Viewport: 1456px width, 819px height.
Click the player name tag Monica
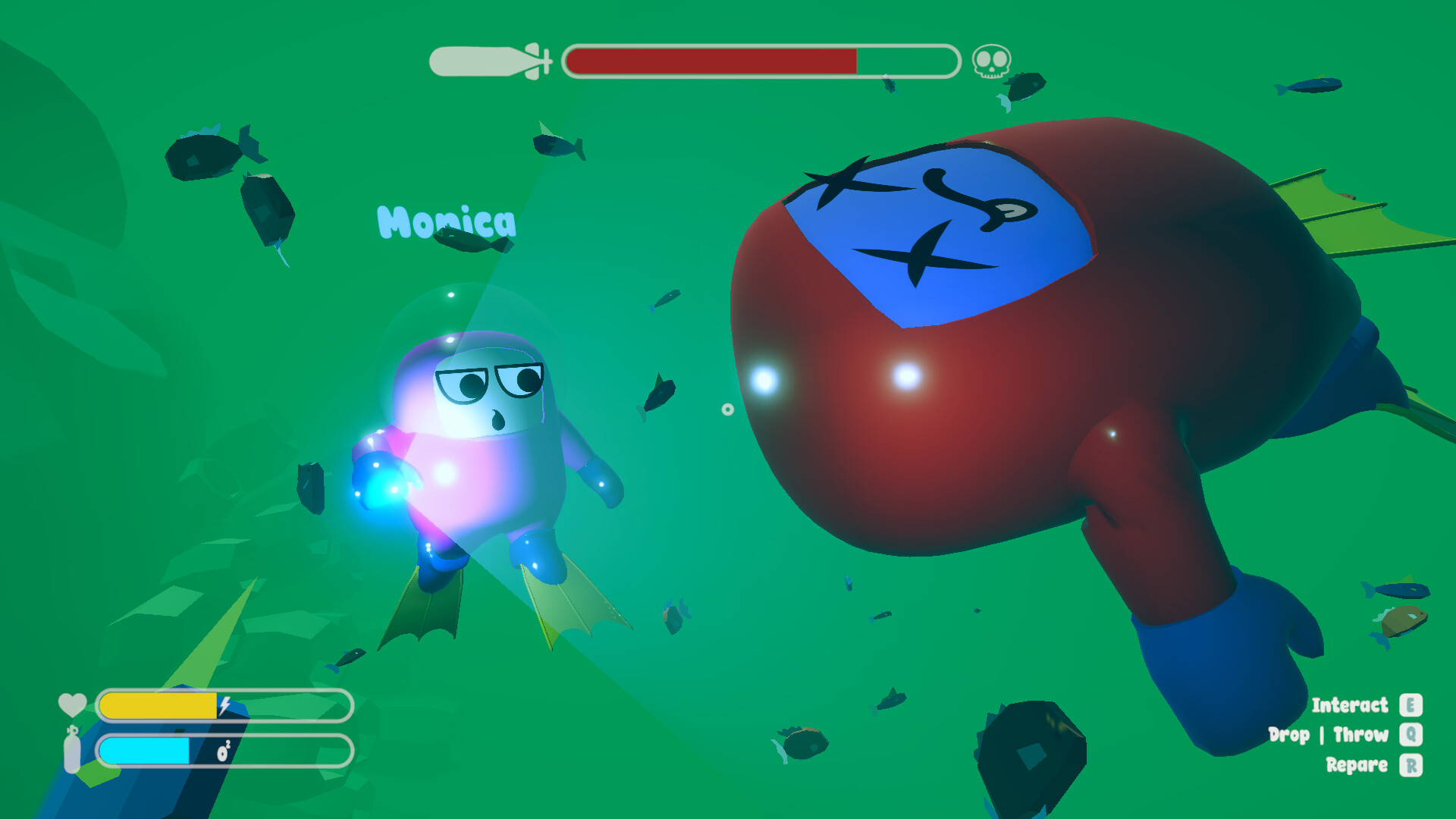[x=447, y=221]
